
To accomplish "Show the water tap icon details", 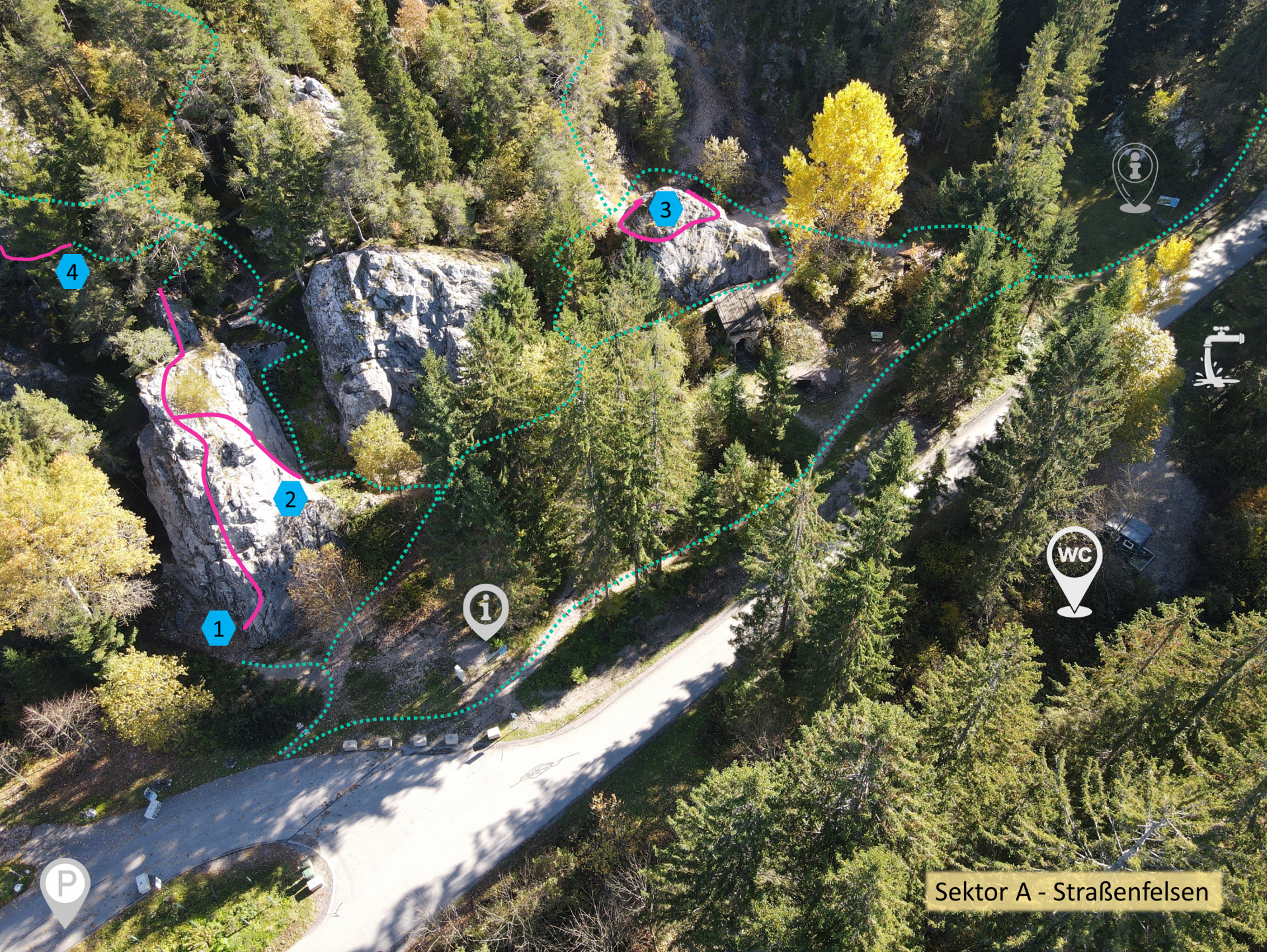I will 1218,356.
